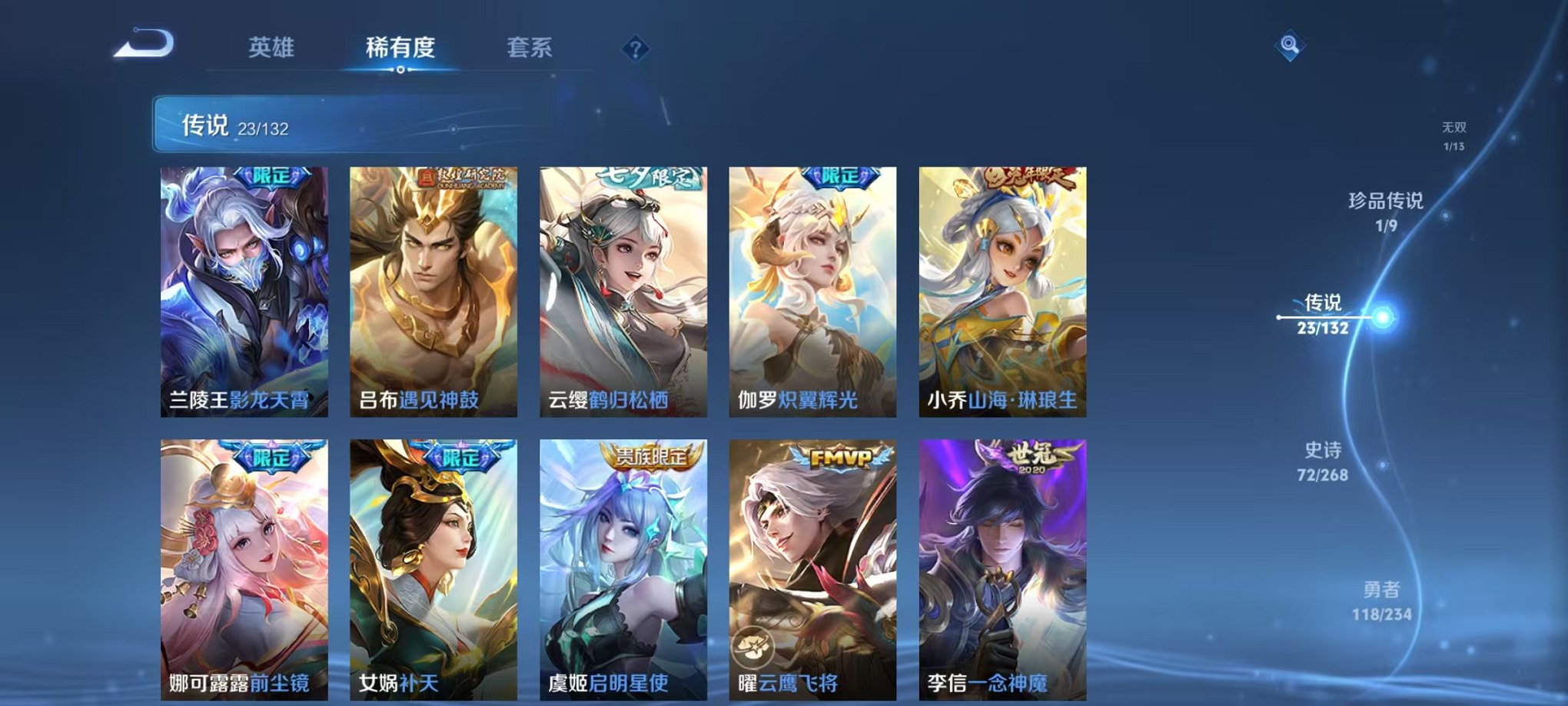
Task: Click the 七夕限定 banner on 云缨's skin
Action: pos(646,177)
